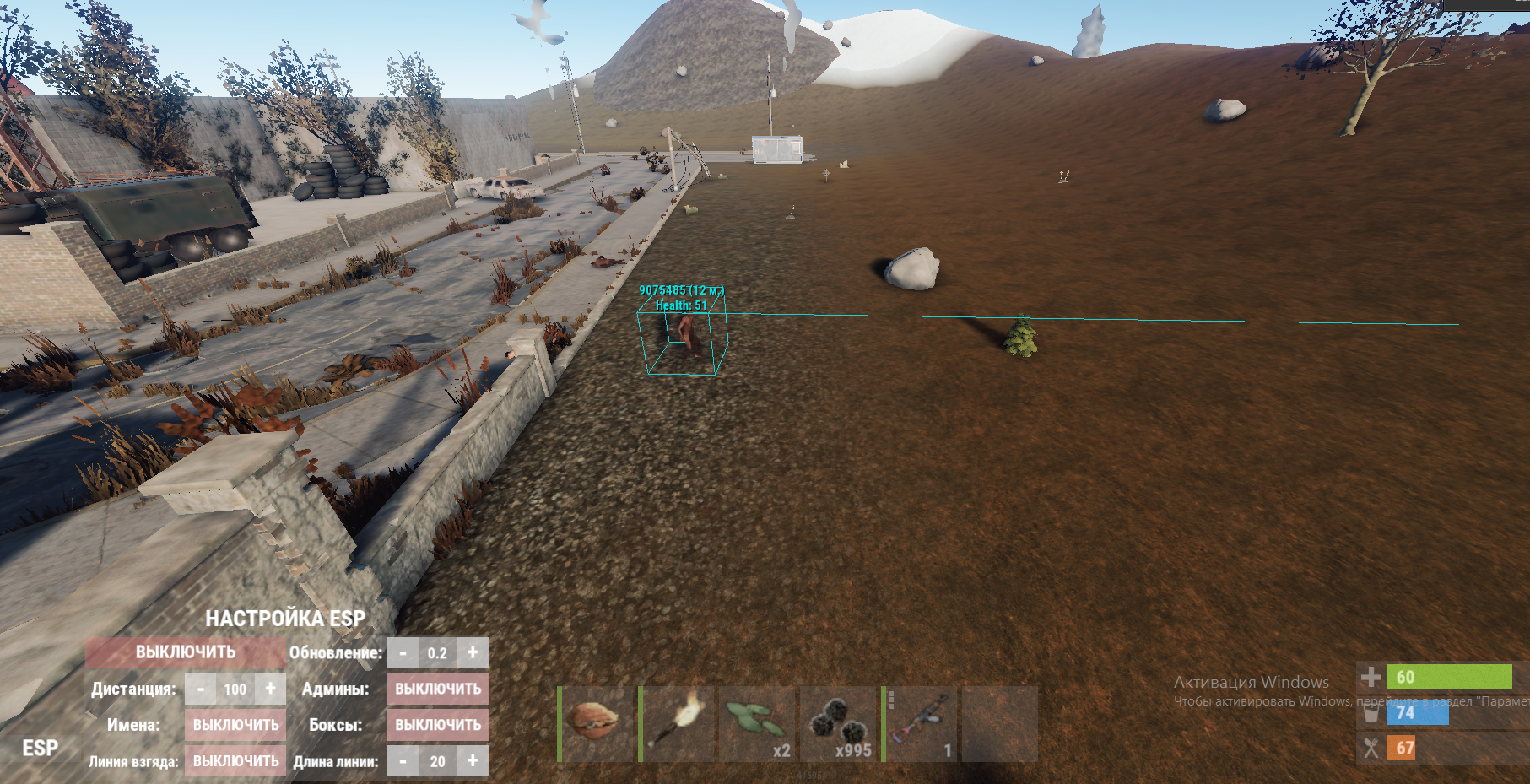This screenshot has height=784, width=1530.
Task: Lower the Обновление interval
Action: pos(403,652)
